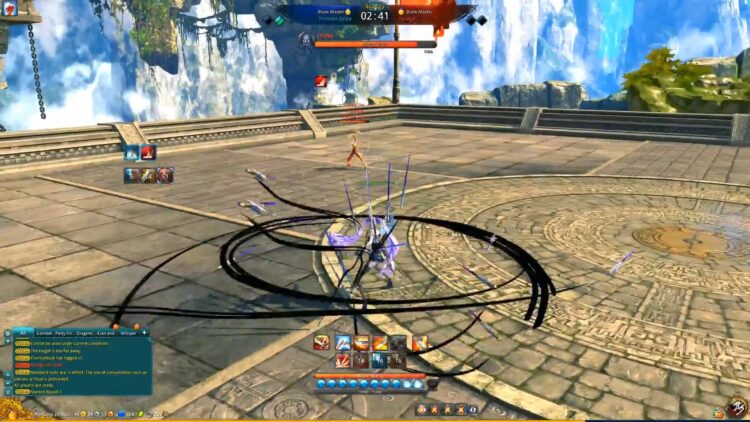Open the Combat chat tab
This screenshot has height=422, width=750.
point(45,332)
